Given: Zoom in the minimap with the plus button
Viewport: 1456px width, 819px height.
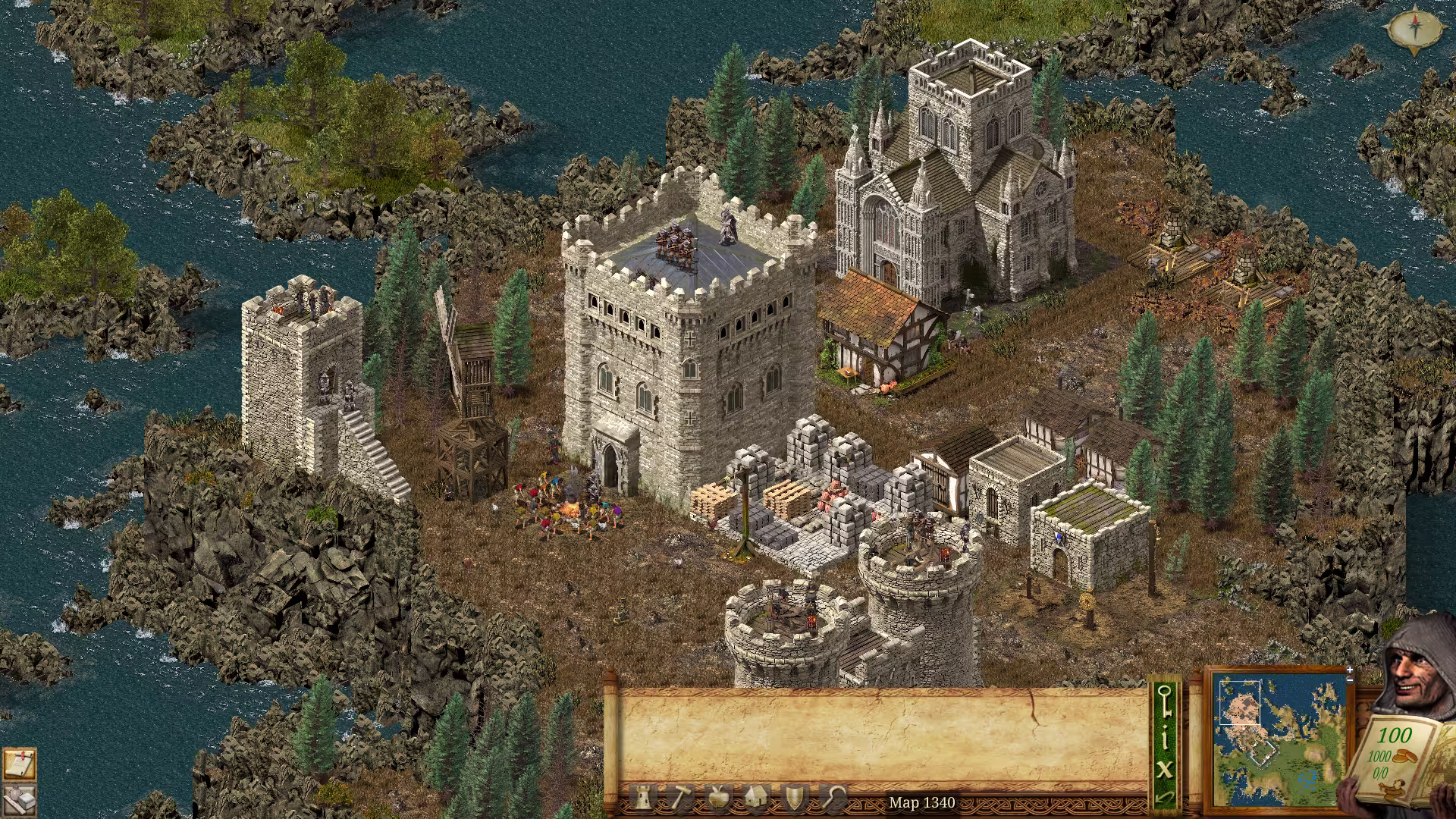Looking at the screenshot, I should (1350, 670).
